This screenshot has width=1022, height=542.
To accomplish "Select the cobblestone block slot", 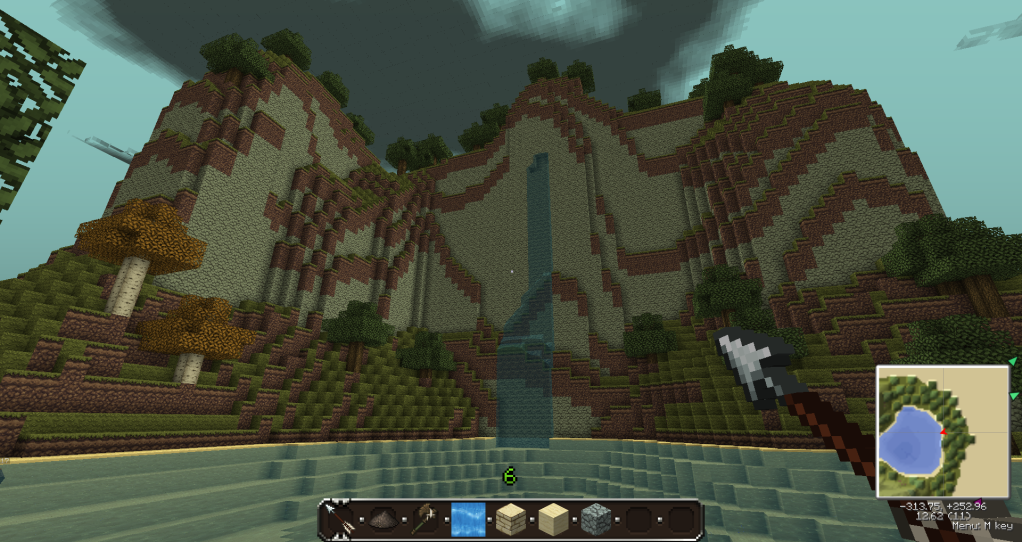I will tap(596, 520).
